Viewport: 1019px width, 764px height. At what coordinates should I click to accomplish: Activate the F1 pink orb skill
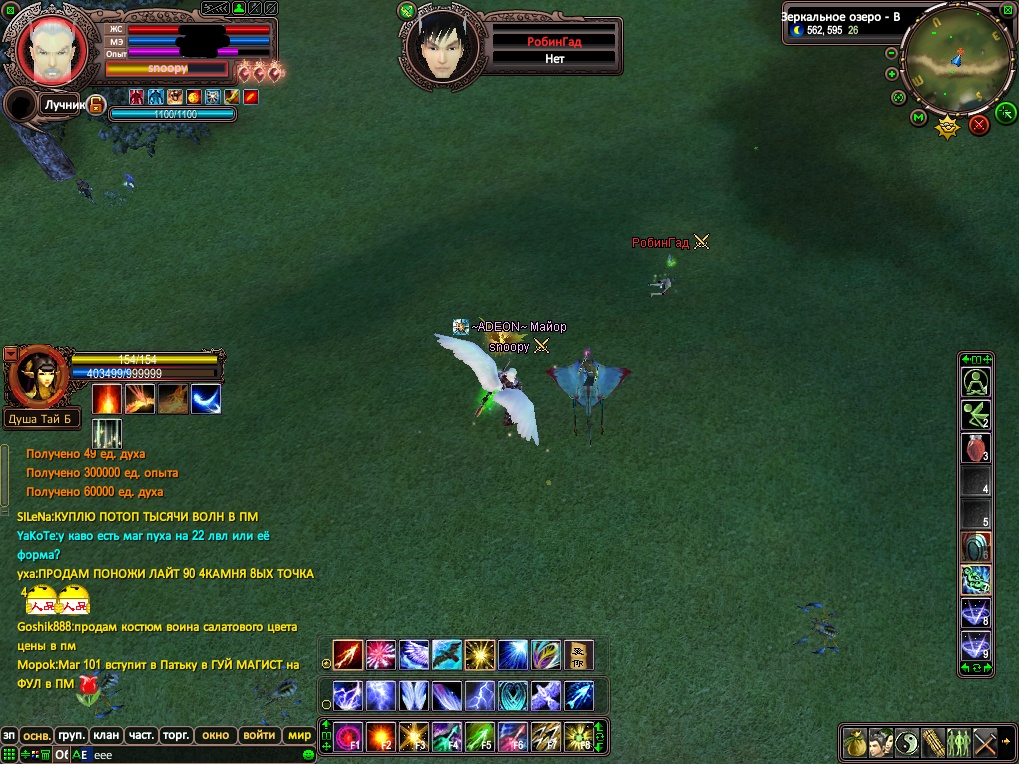click(348, 737)
